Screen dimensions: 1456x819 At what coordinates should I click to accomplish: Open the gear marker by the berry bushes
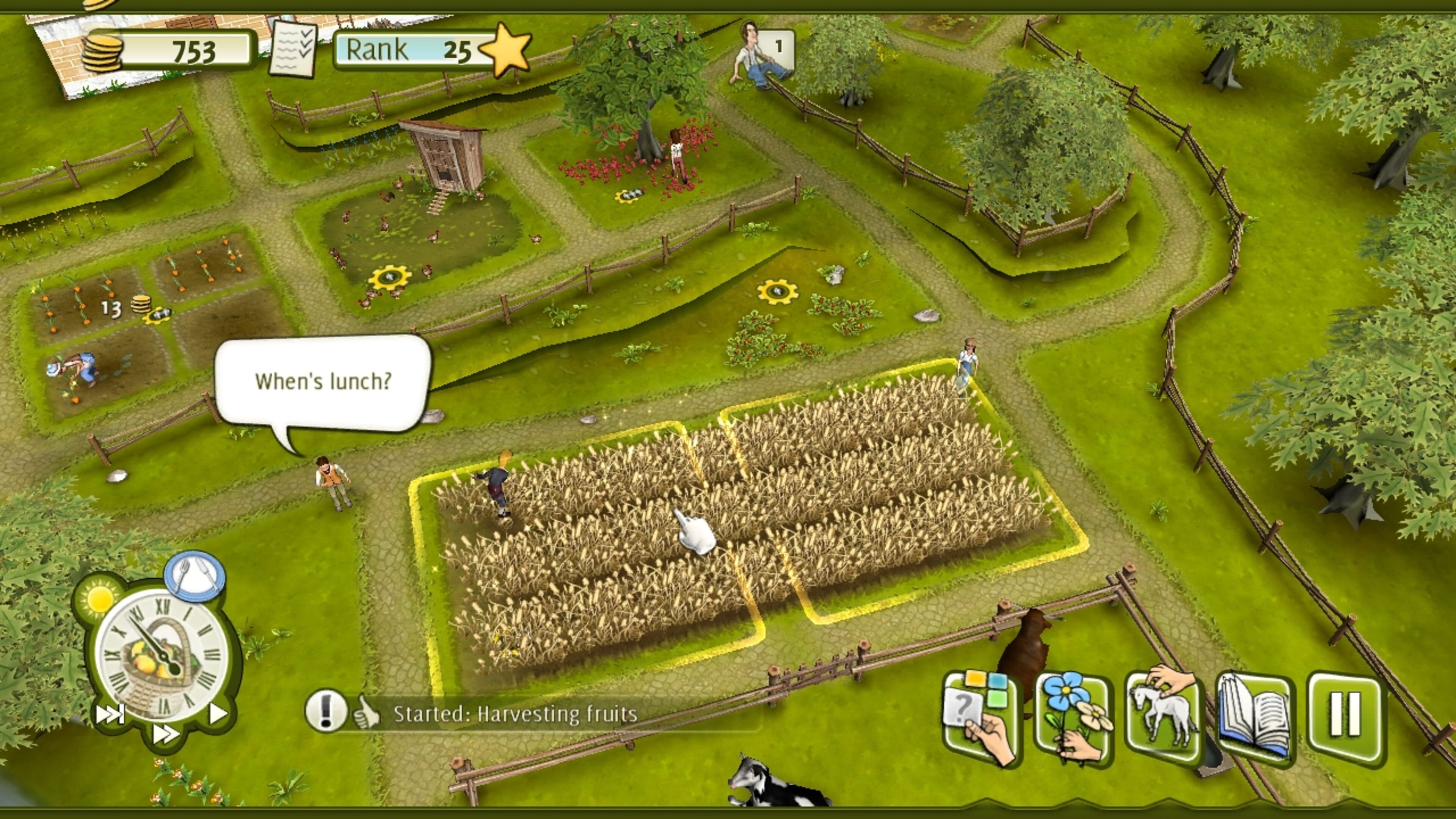777,292
